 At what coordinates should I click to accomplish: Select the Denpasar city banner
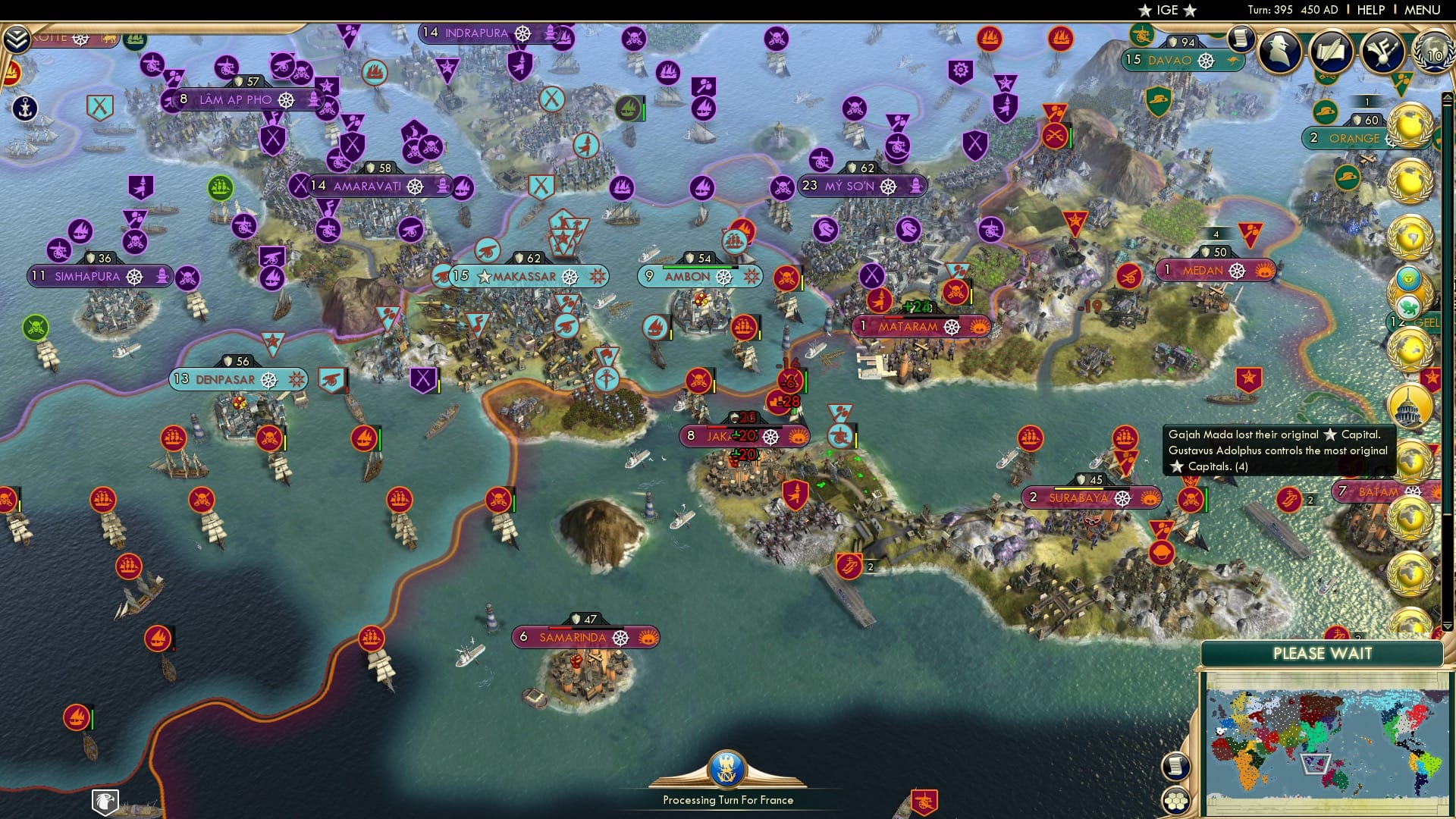click(237, 379)
